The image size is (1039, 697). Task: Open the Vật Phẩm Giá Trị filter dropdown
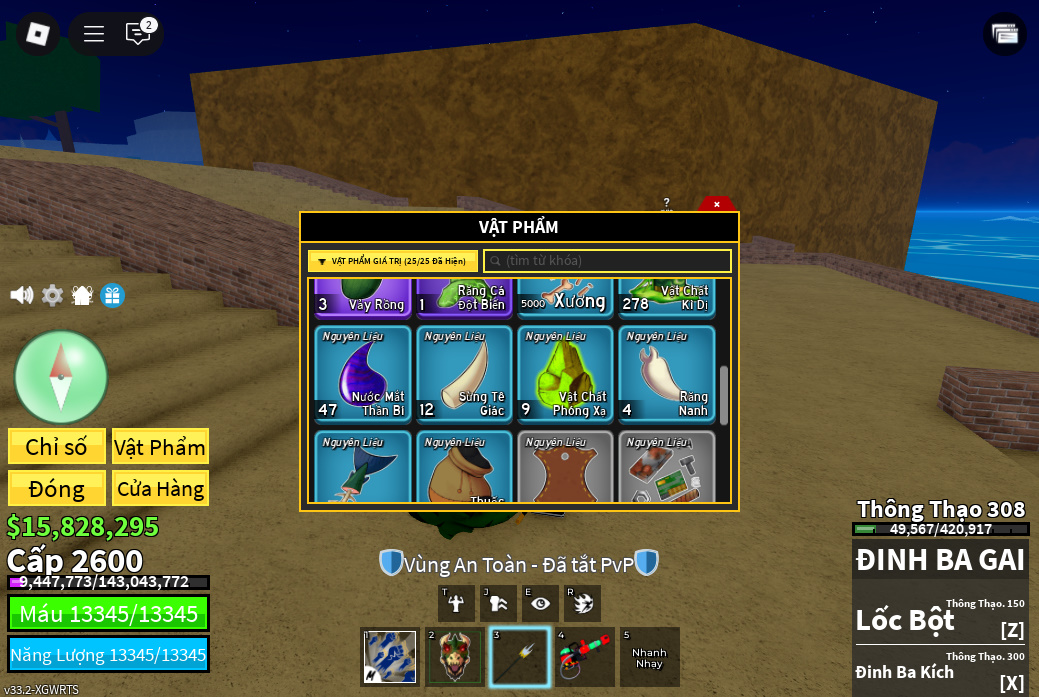click(392, 261)
